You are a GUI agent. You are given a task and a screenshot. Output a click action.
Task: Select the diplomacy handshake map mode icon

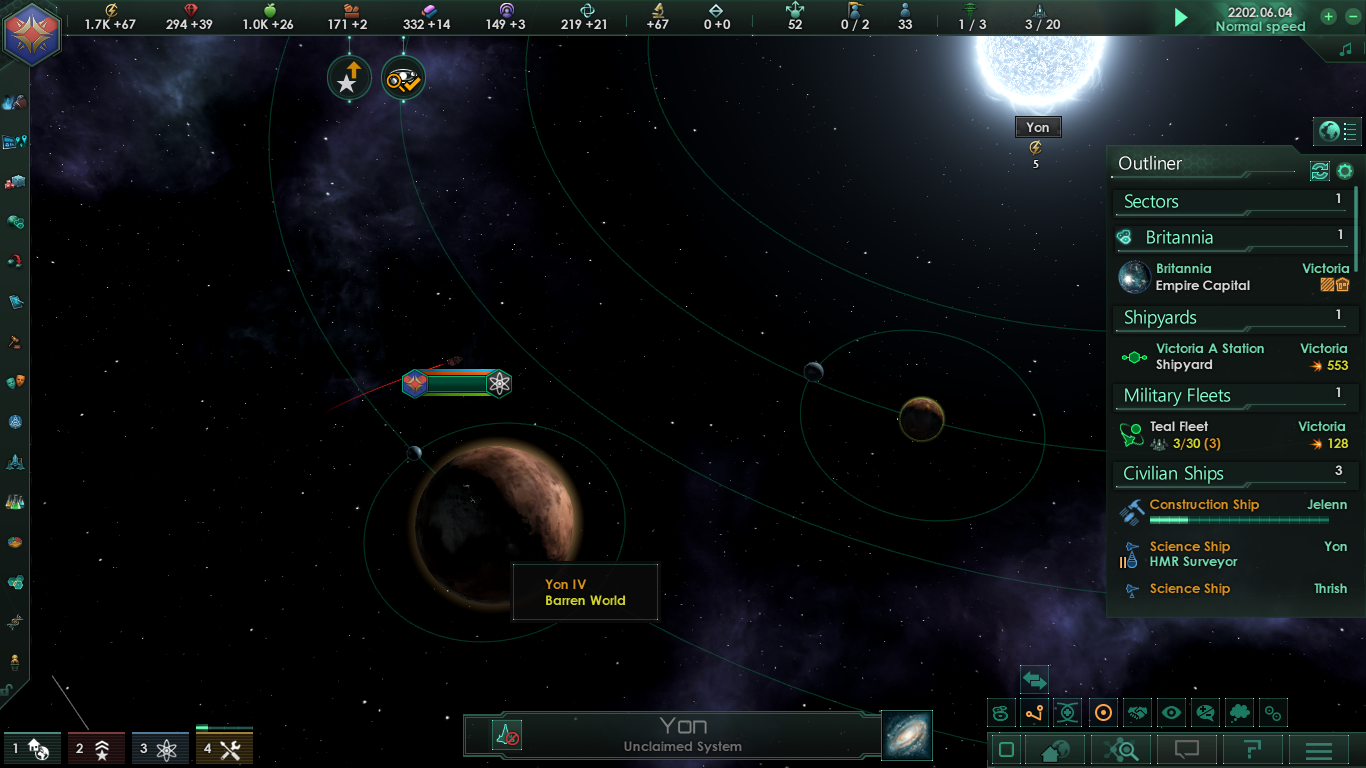1135,713
